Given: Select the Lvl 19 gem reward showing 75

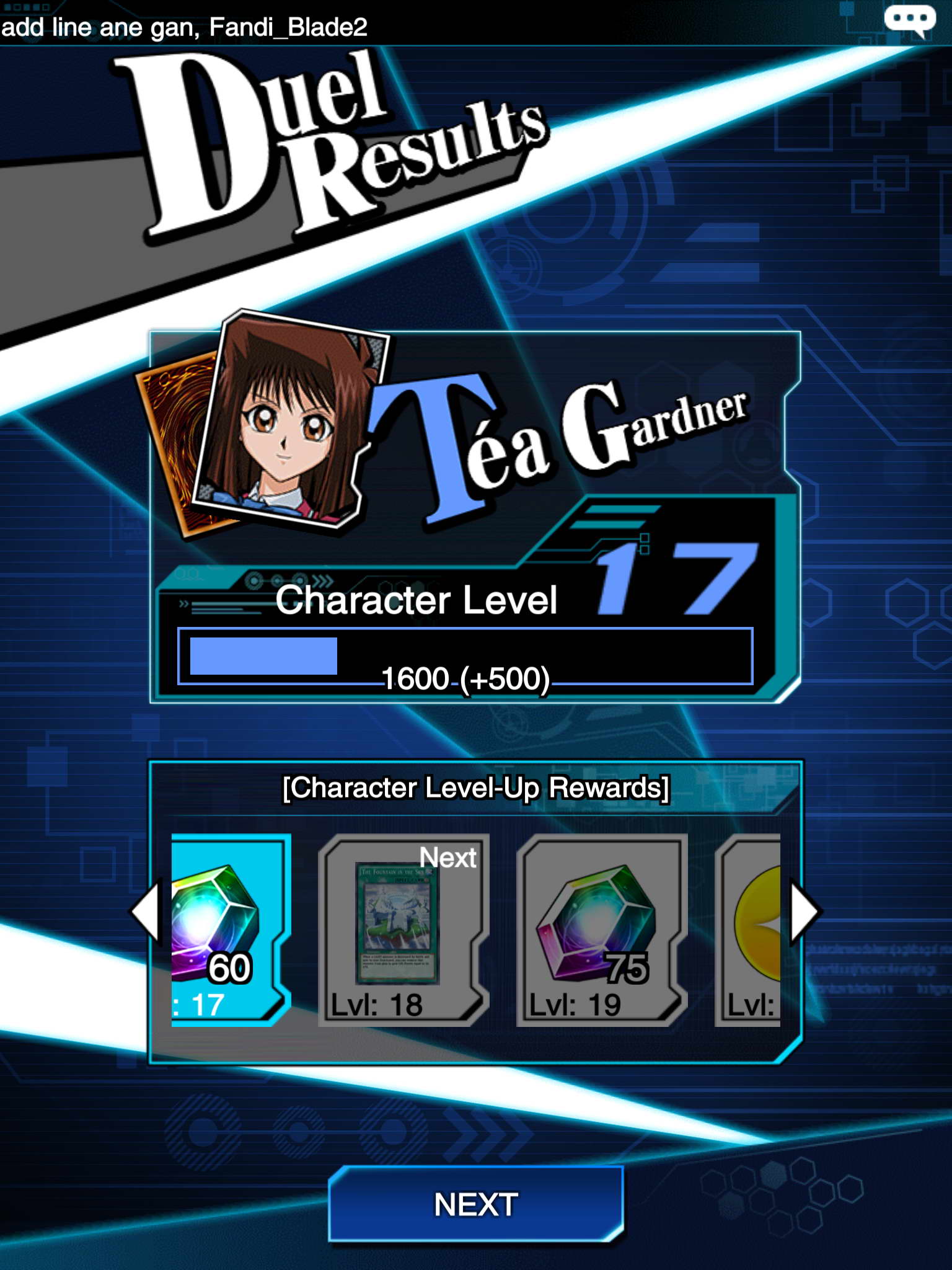Looking at the screenshot, I should (x=600, y=929).
